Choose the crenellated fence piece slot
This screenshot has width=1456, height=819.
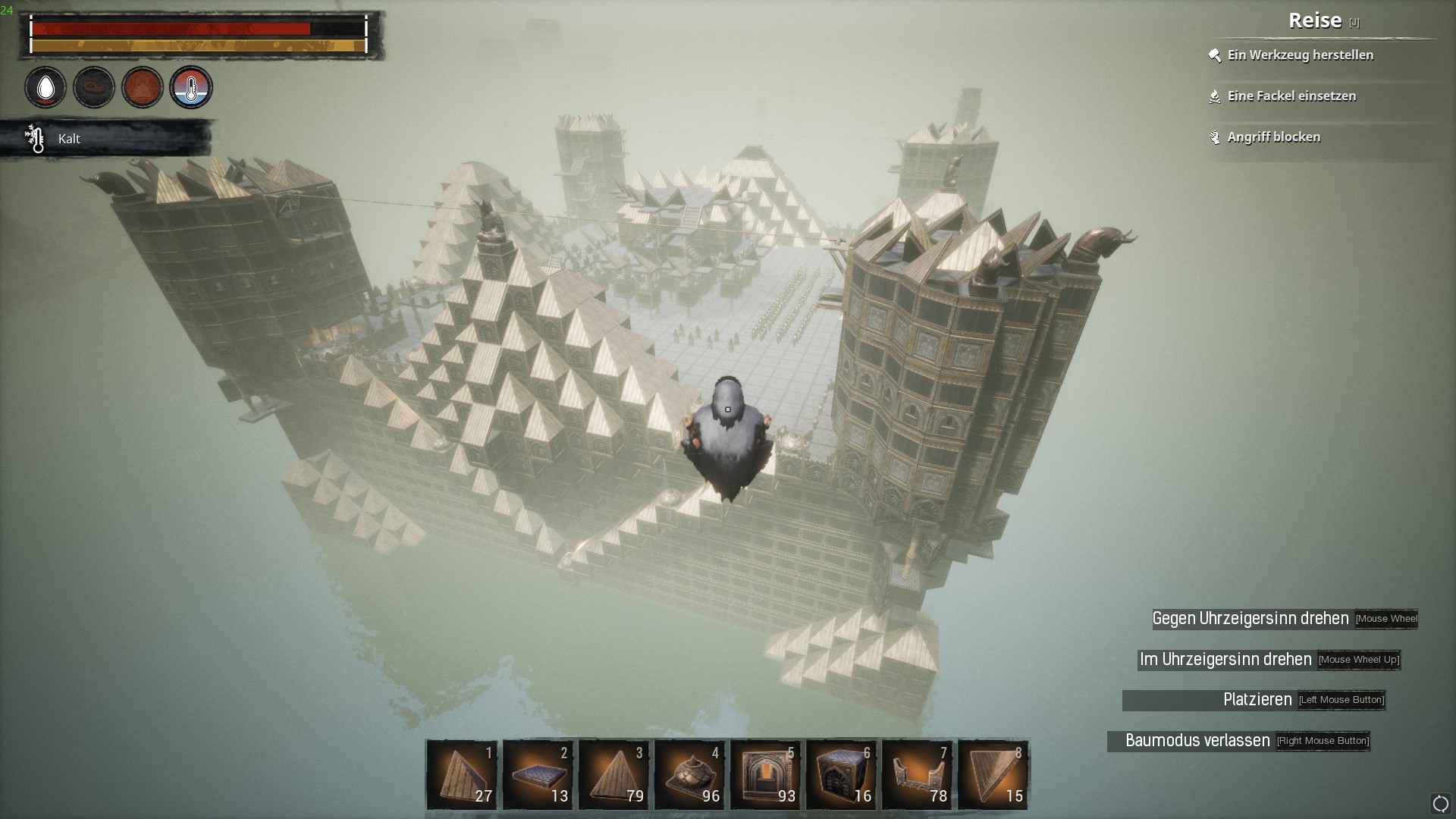tap(917, 774)
